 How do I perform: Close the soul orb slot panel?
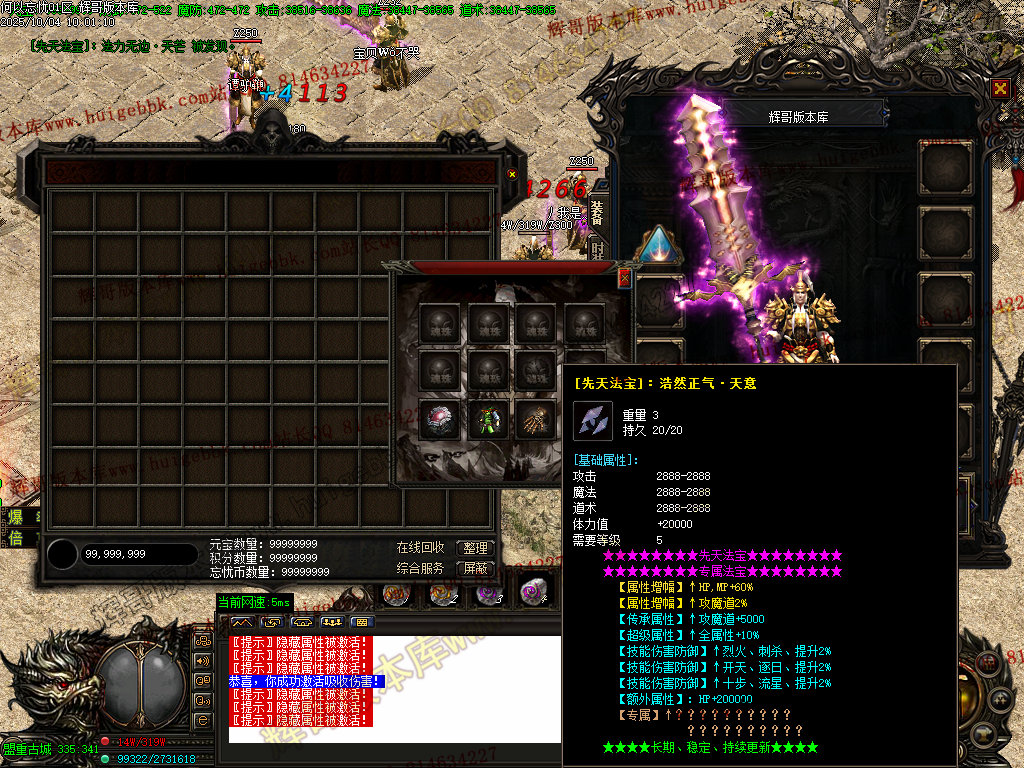(625, 277)
